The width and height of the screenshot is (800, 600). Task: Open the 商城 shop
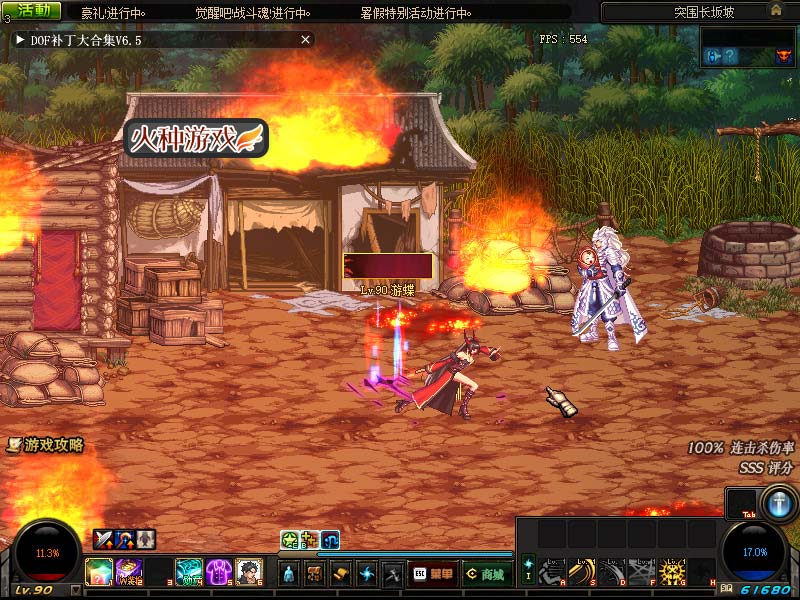[486, 574]
